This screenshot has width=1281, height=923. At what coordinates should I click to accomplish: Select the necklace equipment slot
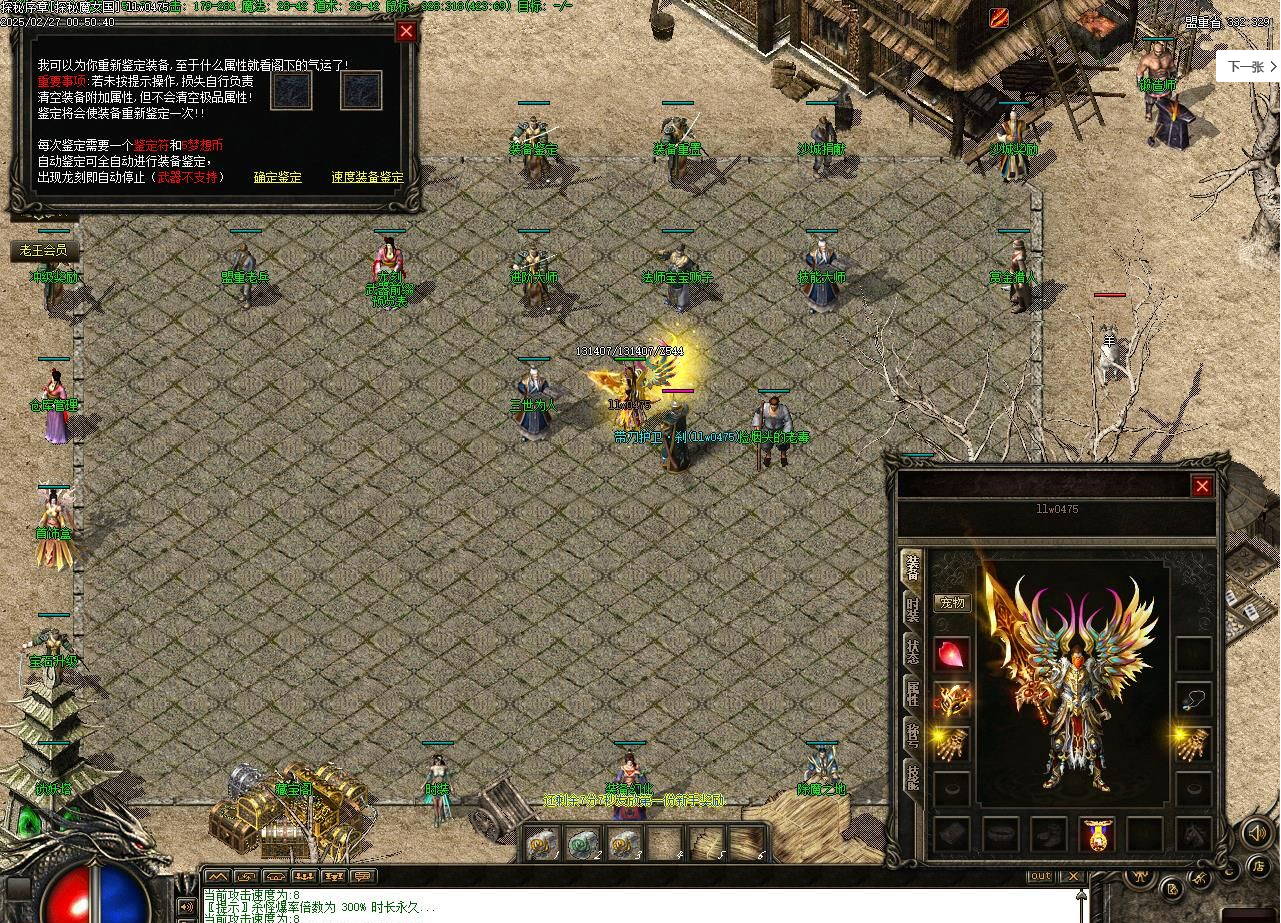click(x=1193, y=700)
